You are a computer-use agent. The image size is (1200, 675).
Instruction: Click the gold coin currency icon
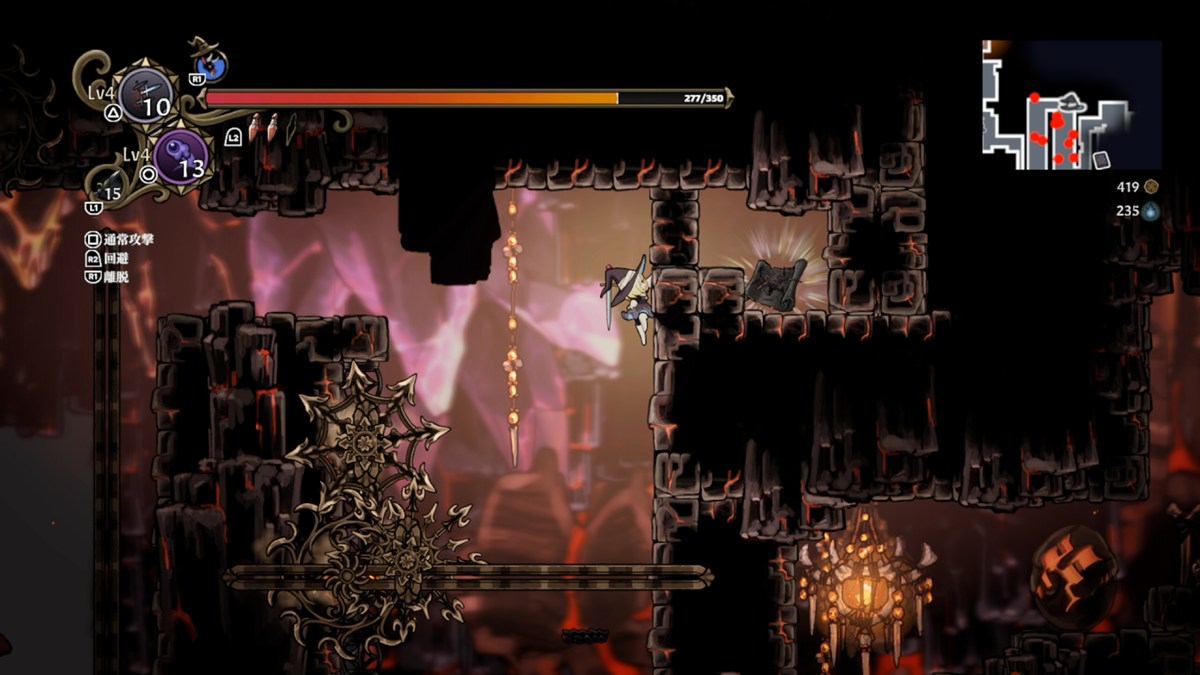tap(1151, 186)
